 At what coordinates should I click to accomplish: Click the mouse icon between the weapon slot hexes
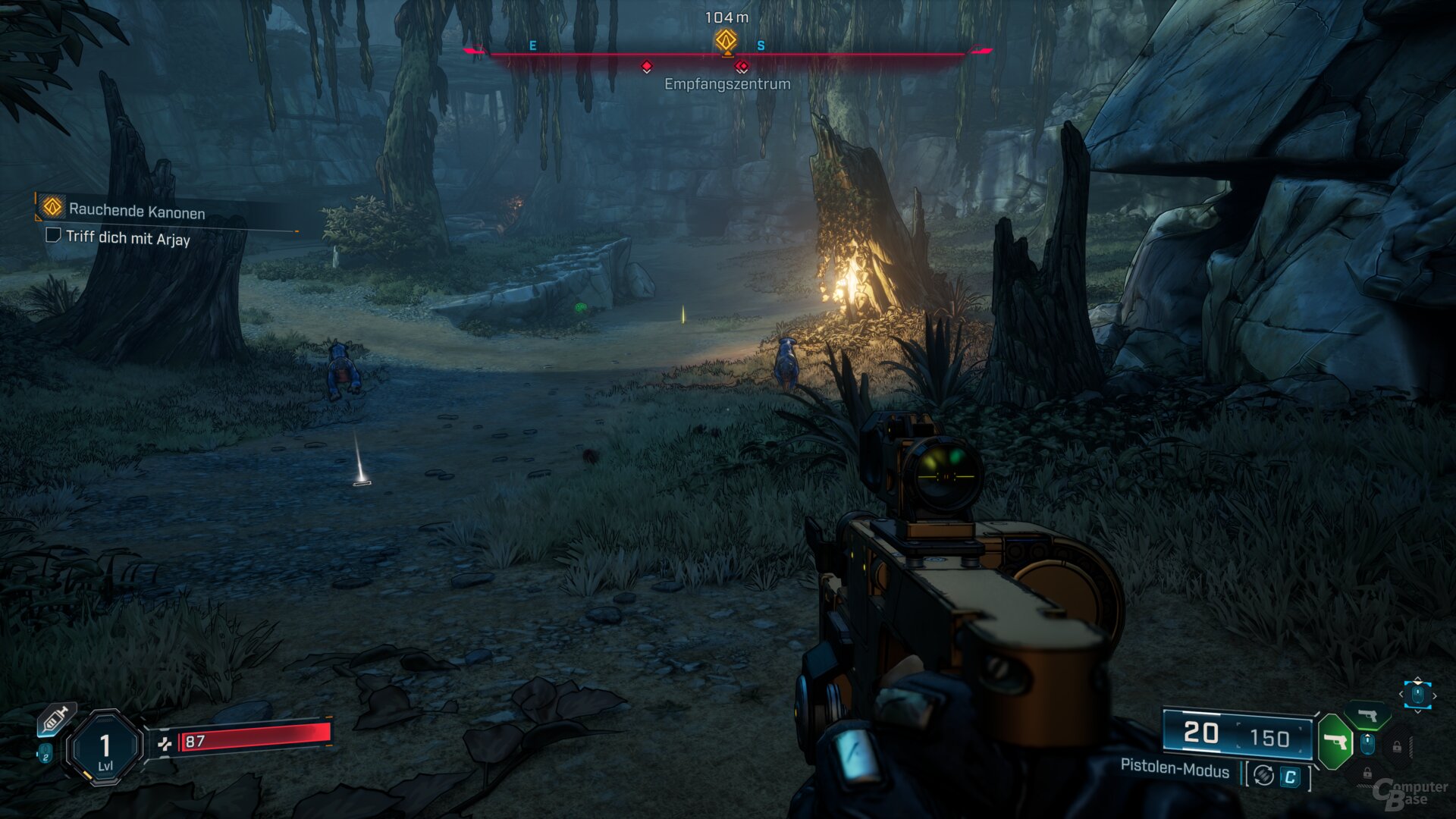pyautogui.click(x=1367, y=744)
